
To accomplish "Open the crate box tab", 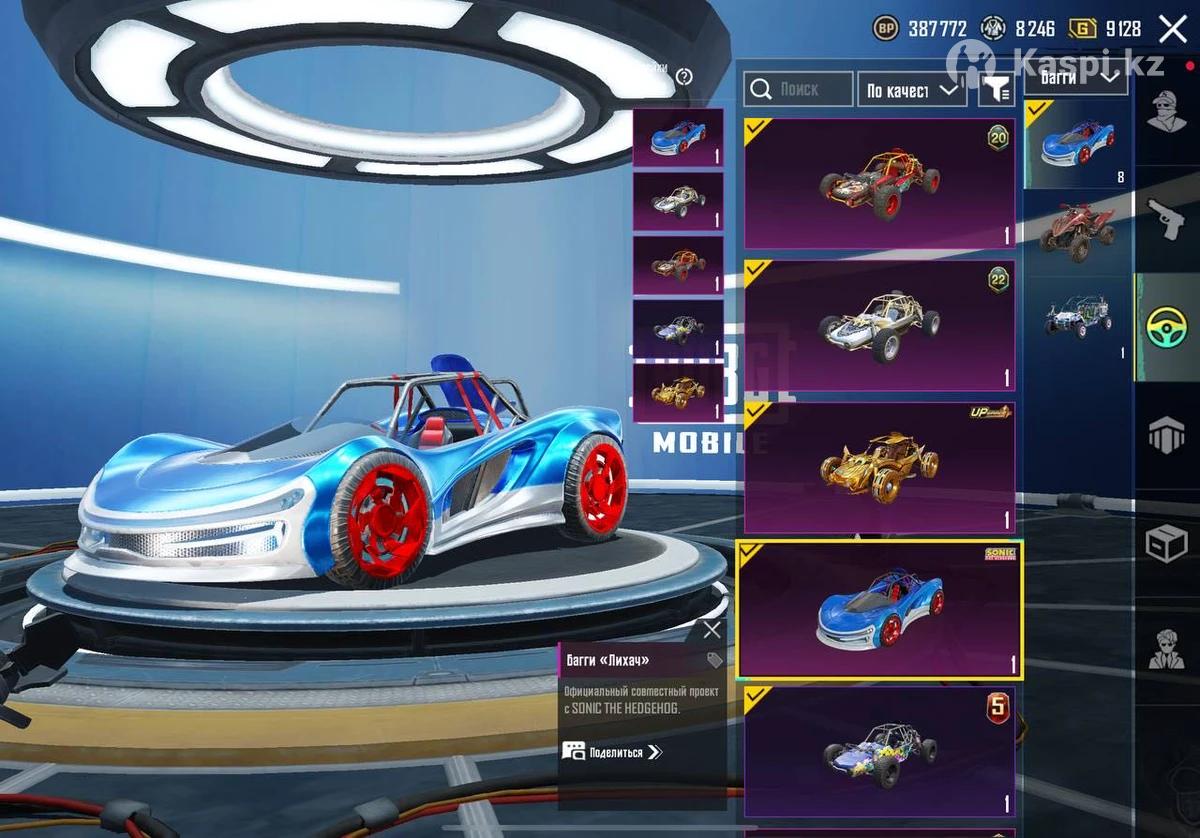I will point(1166,543).
